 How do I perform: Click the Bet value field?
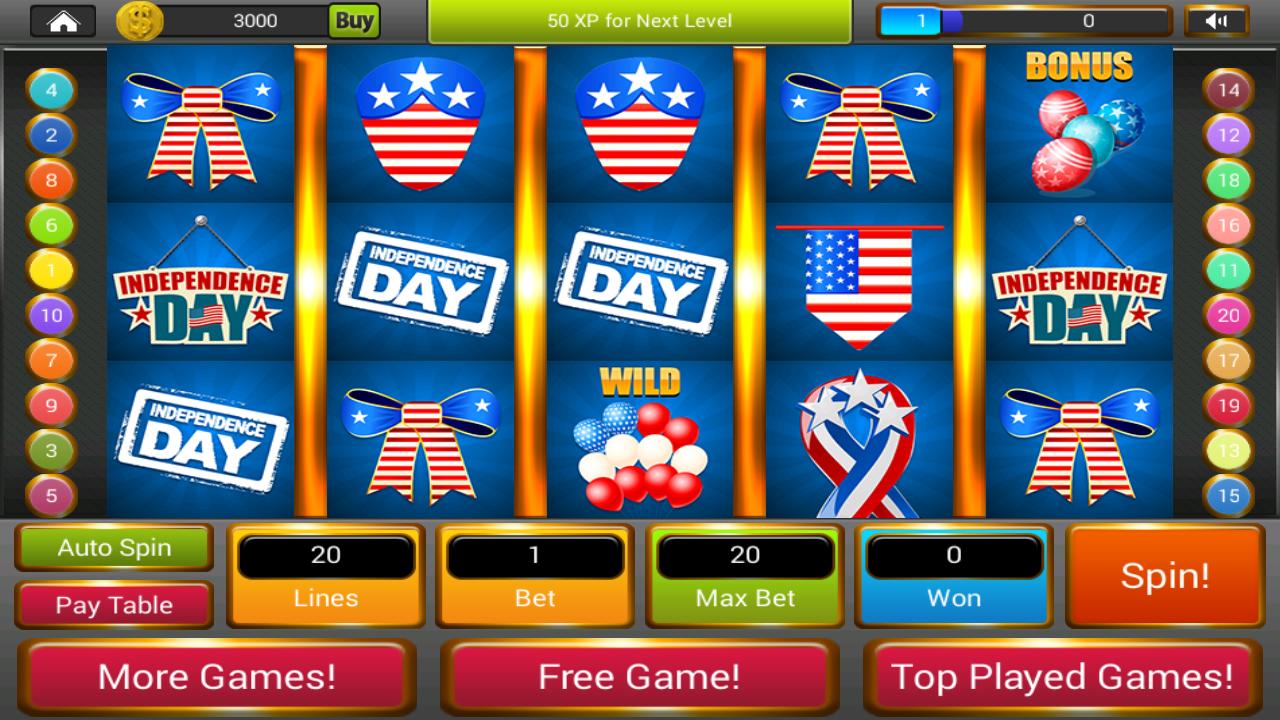coord(534,556)
